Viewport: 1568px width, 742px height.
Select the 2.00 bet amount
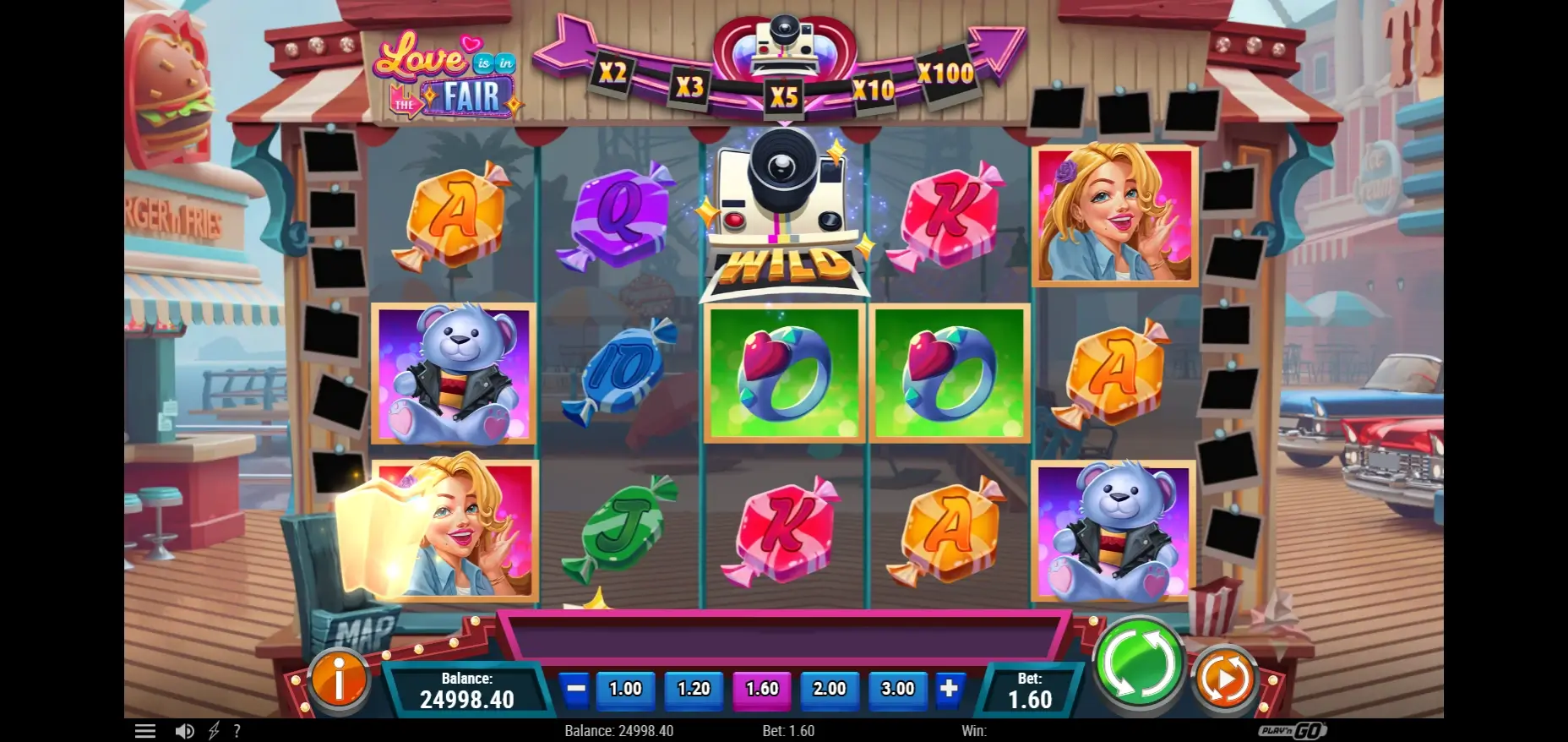point(829,689)
